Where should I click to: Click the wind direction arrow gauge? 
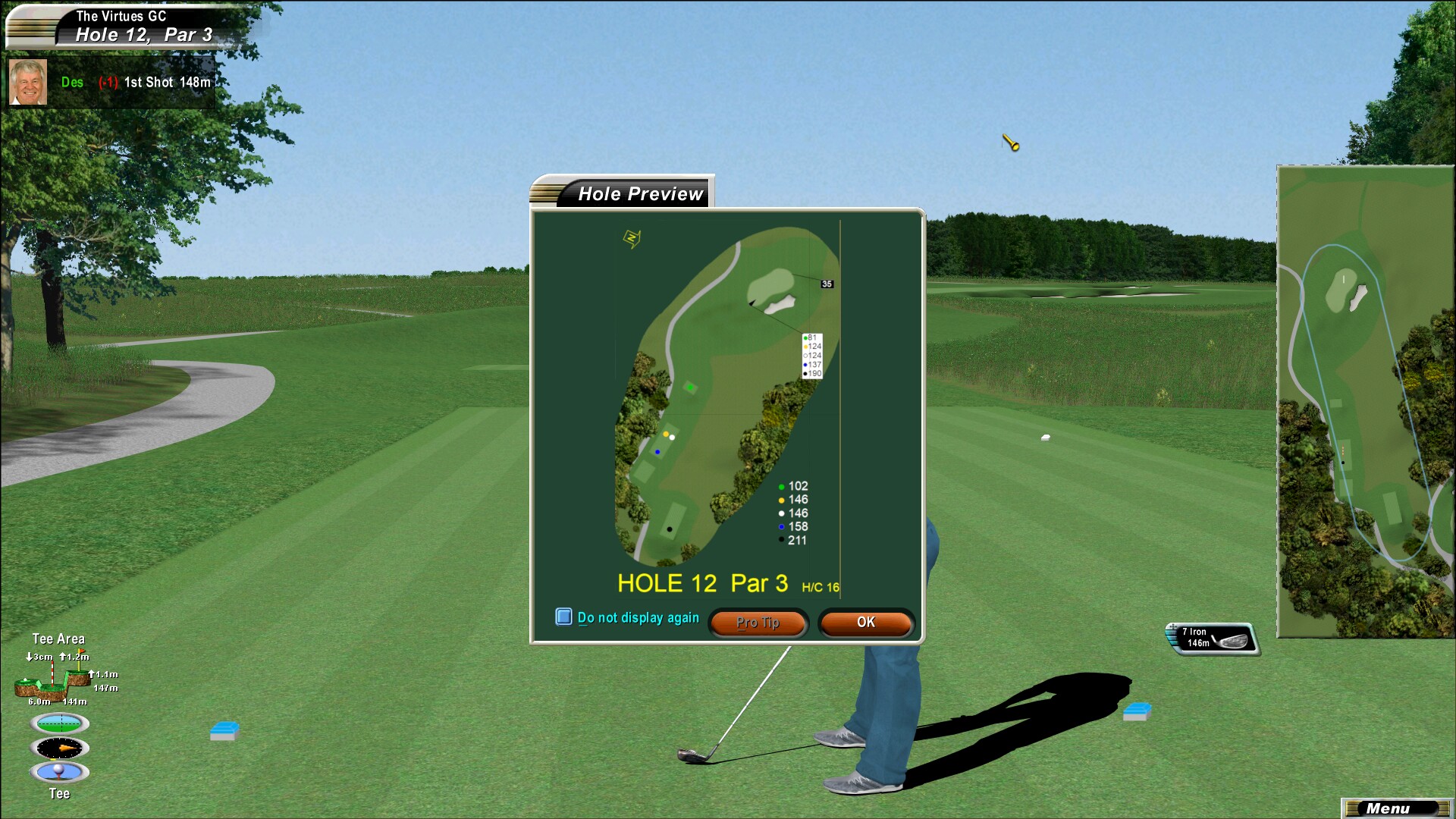tap(60, 748)
